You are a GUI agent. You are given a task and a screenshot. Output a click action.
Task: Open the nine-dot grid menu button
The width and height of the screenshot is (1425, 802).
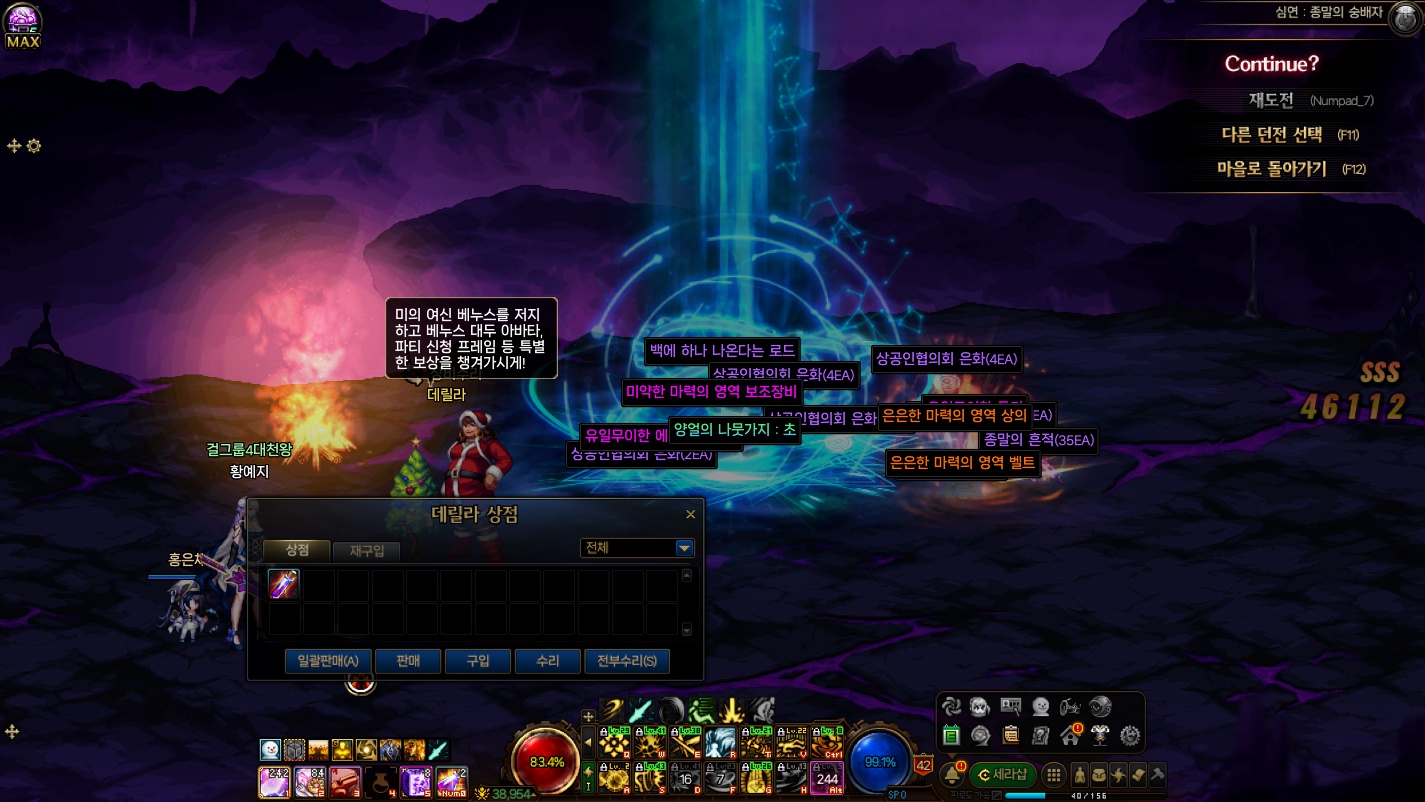(x=1053, y=775)
